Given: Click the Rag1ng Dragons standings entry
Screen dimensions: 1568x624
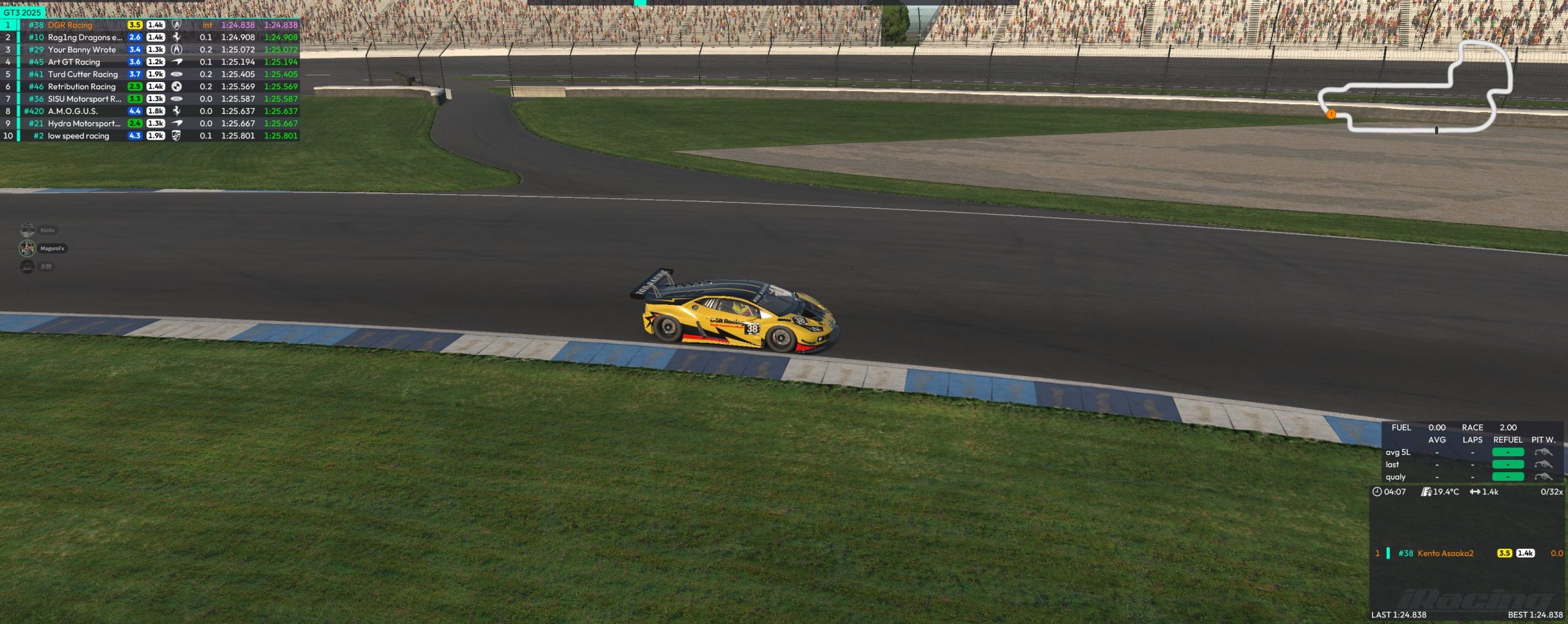Looking at the screenshot, I should pyautogui.click(x=150, y=37).
